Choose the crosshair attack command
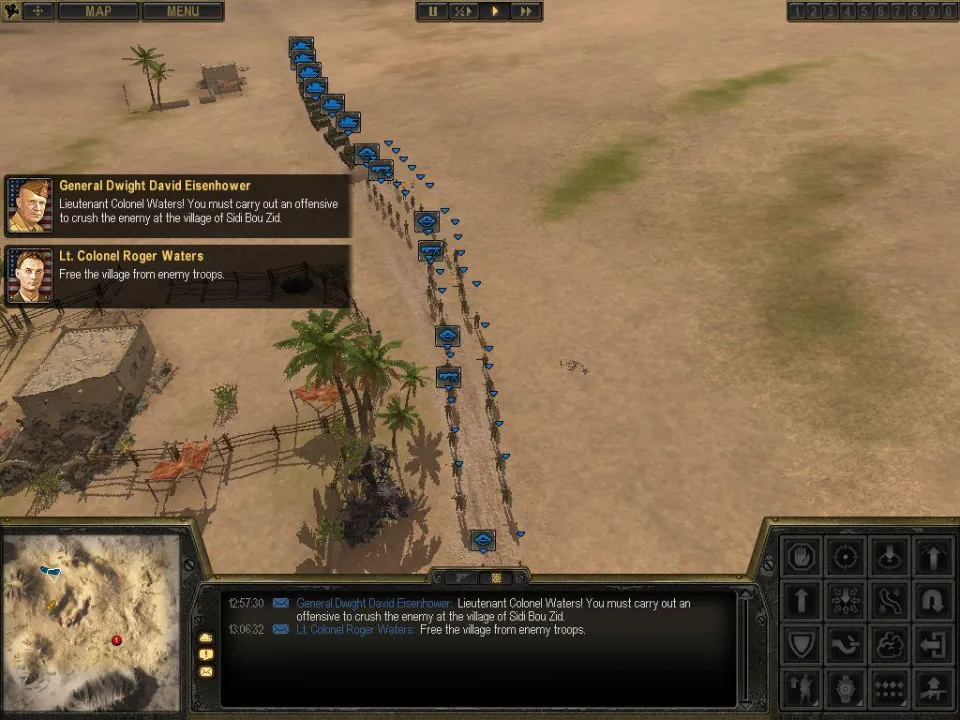The width and height of the screenshot is (960, 720). click(x=845, y=557)
